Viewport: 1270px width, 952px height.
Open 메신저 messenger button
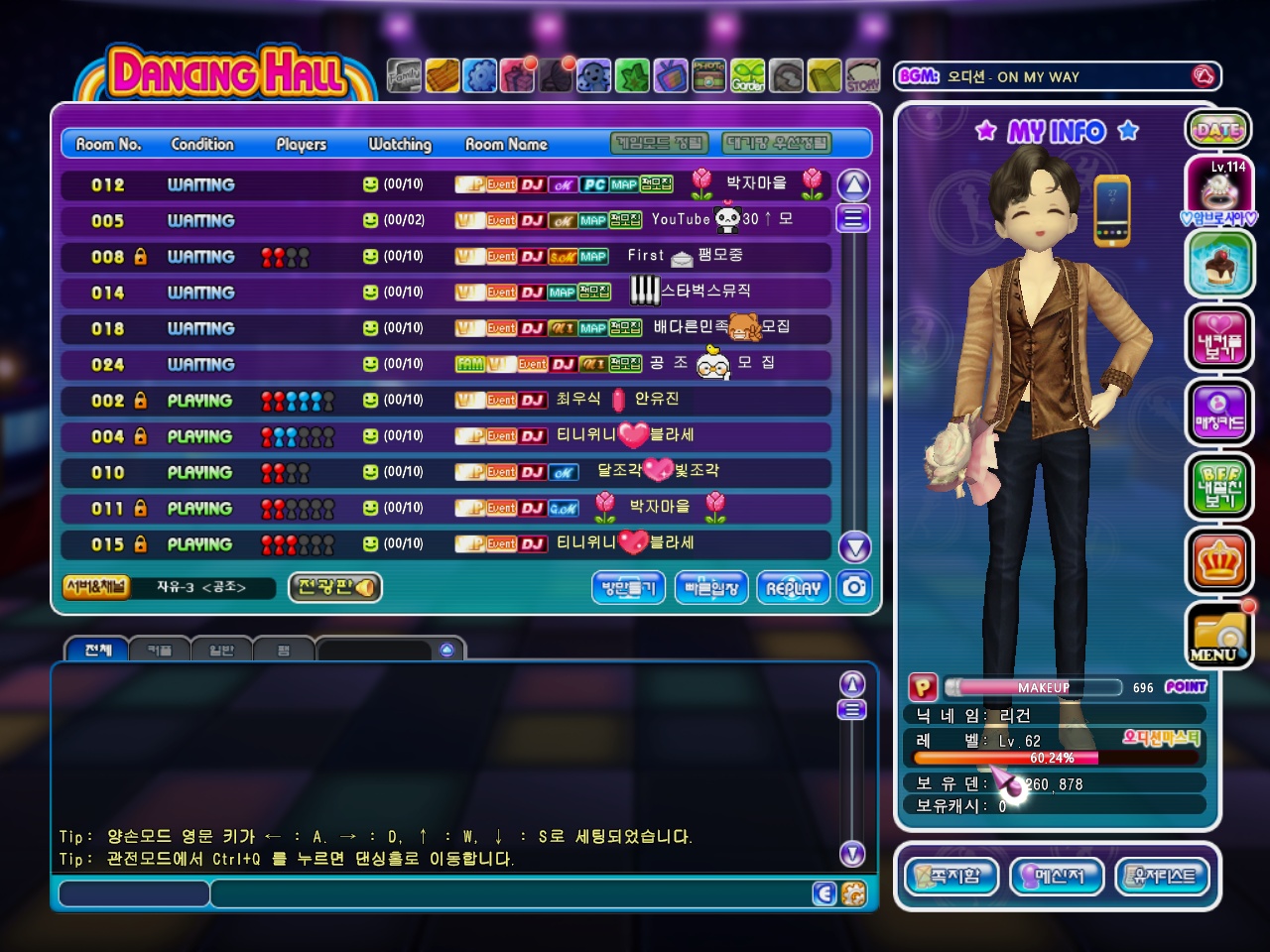point(1058,876)
